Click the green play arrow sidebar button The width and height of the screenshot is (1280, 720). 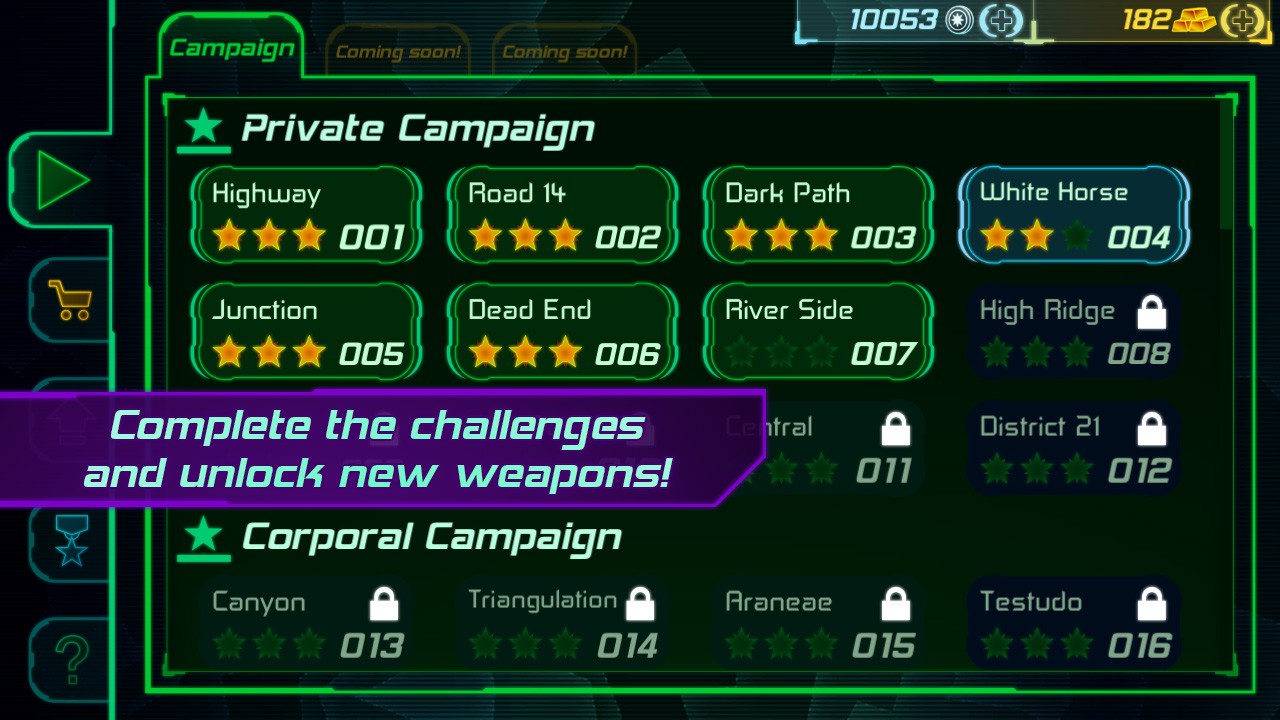click(62, 181)
